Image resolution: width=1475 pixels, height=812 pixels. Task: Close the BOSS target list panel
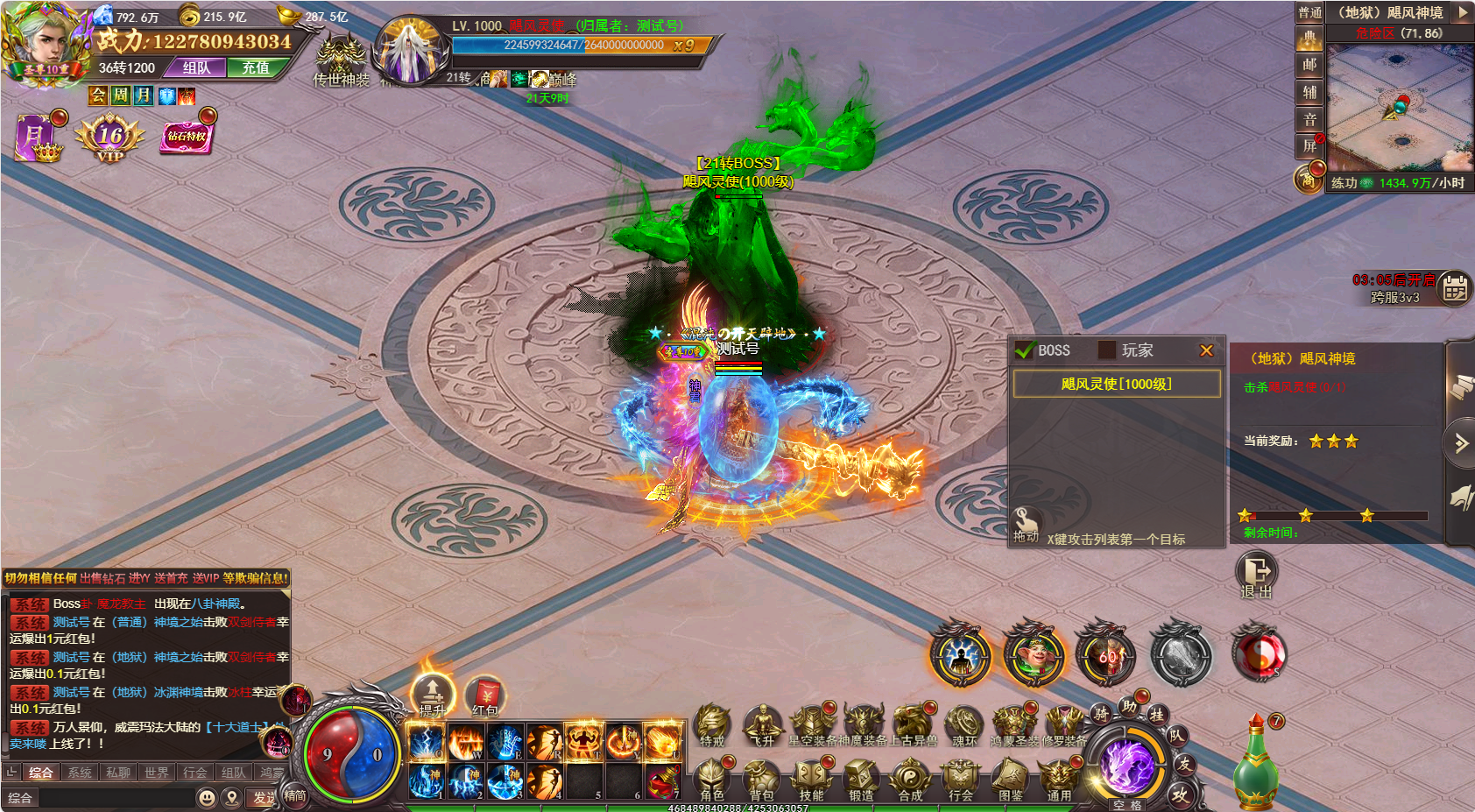[x=1206, y=350]
